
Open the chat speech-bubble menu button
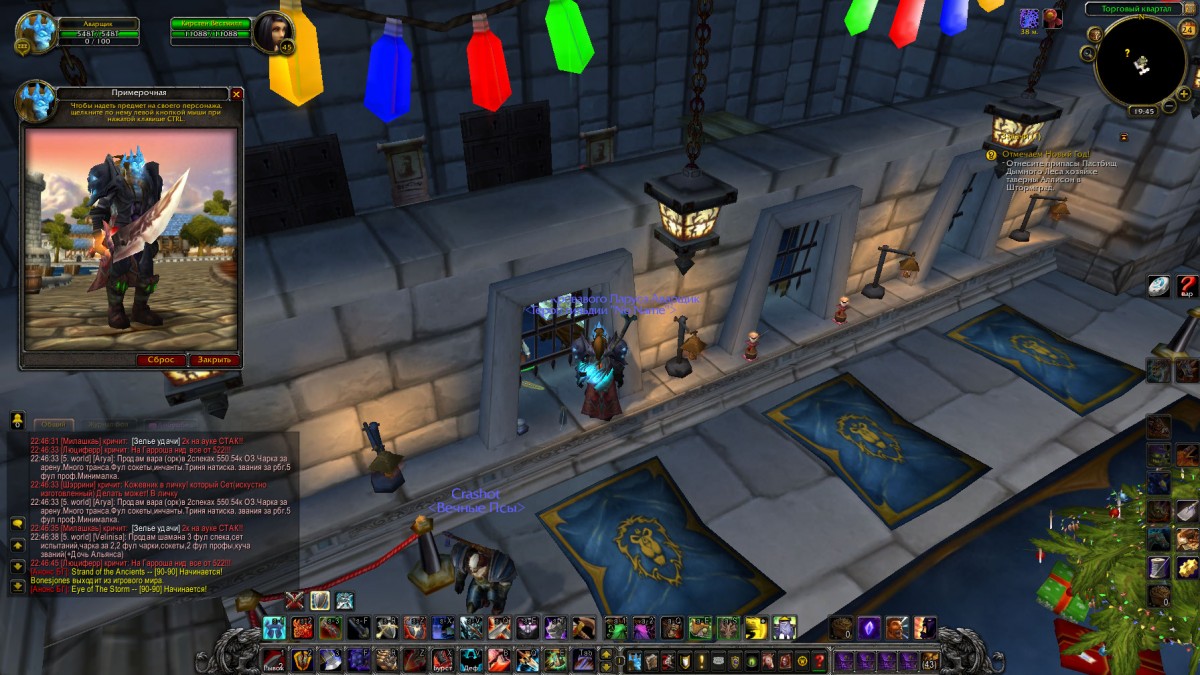[18, 523]
